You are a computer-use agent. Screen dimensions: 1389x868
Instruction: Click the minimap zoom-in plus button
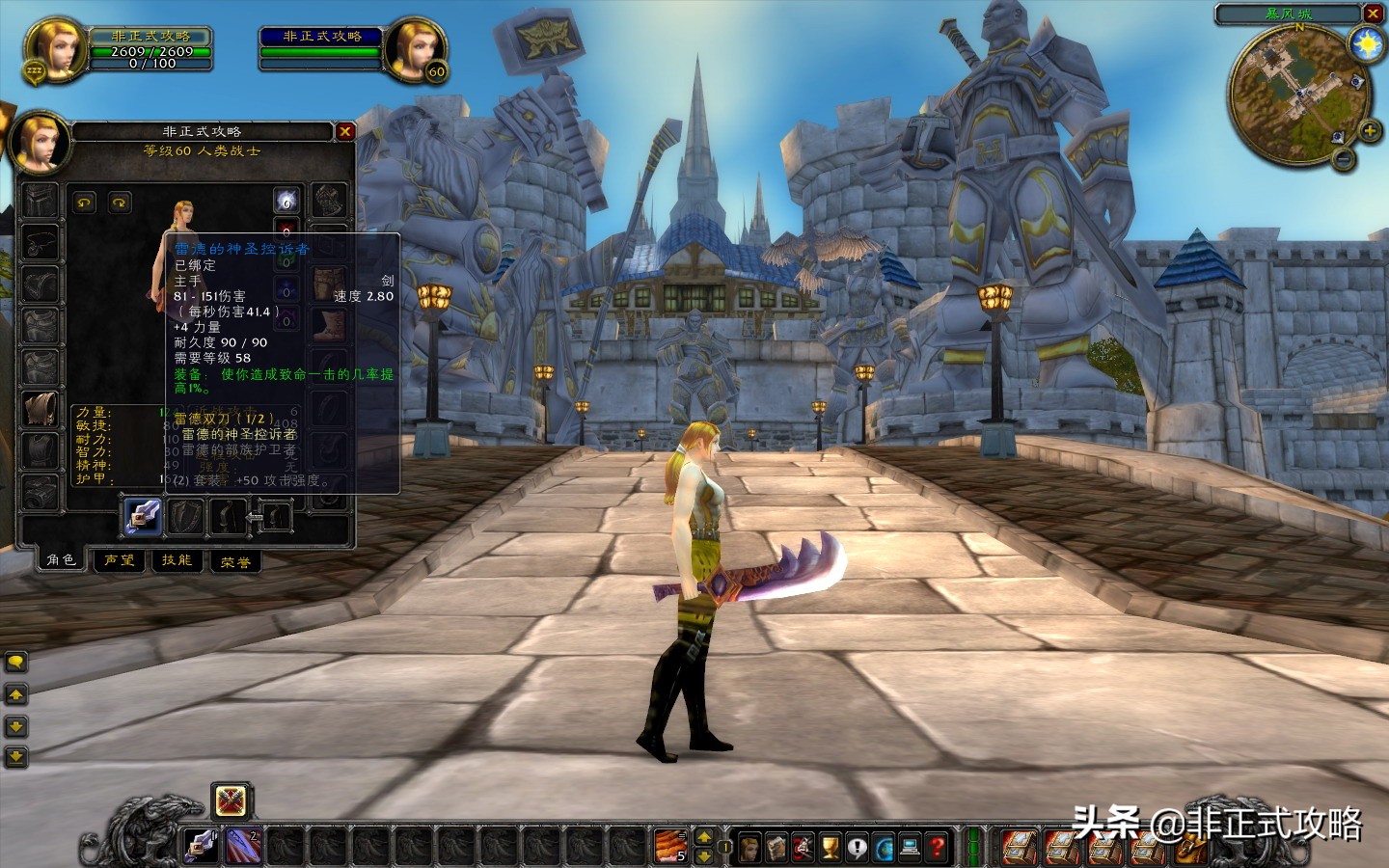[x=1369, y=131]
